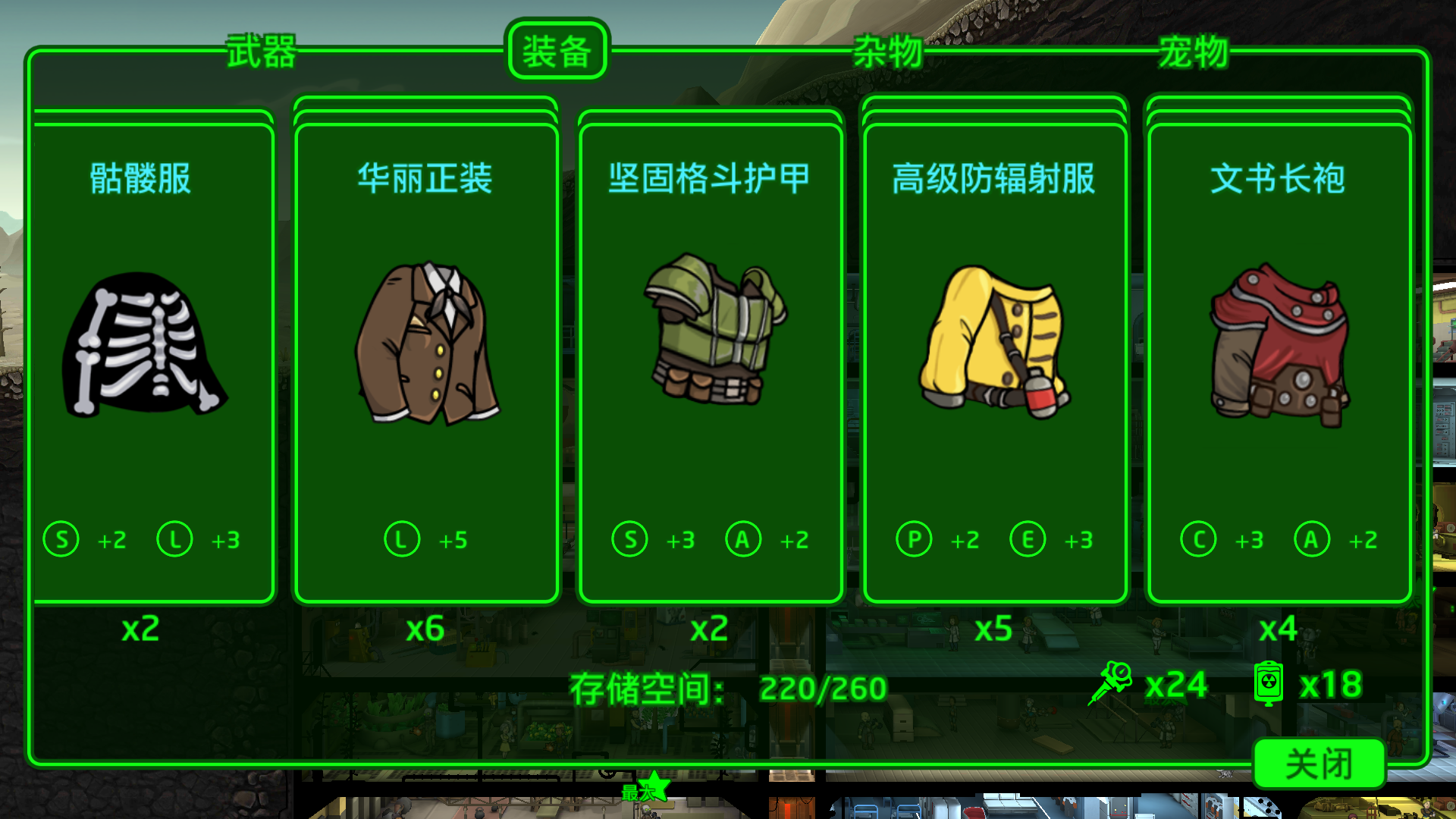Image resolution: width=1456 pixels, height=819 pixels.
Task: Click the A stat icon on 坚固格斗护甲 card
Action: (x=742, y=540)
